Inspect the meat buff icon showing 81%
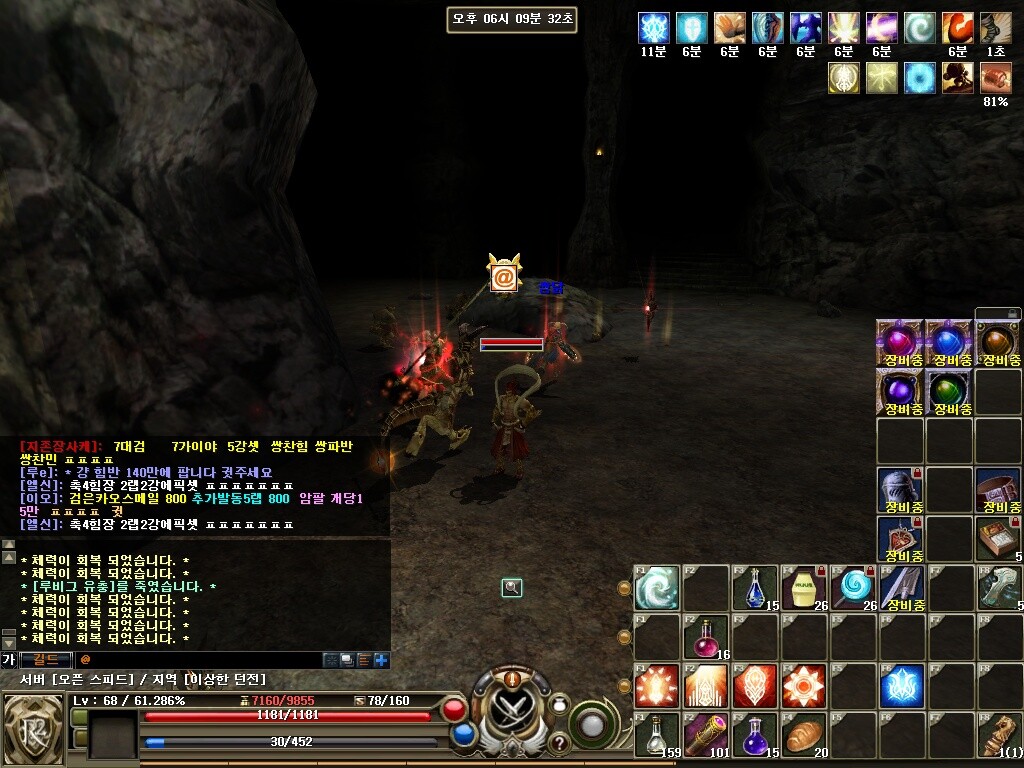 click(995, 77)
